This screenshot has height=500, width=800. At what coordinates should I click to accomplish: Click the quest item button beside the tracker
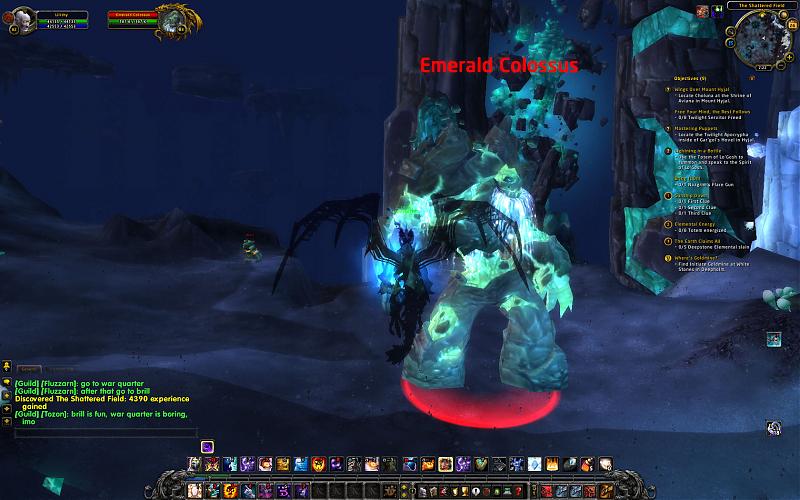773,339
